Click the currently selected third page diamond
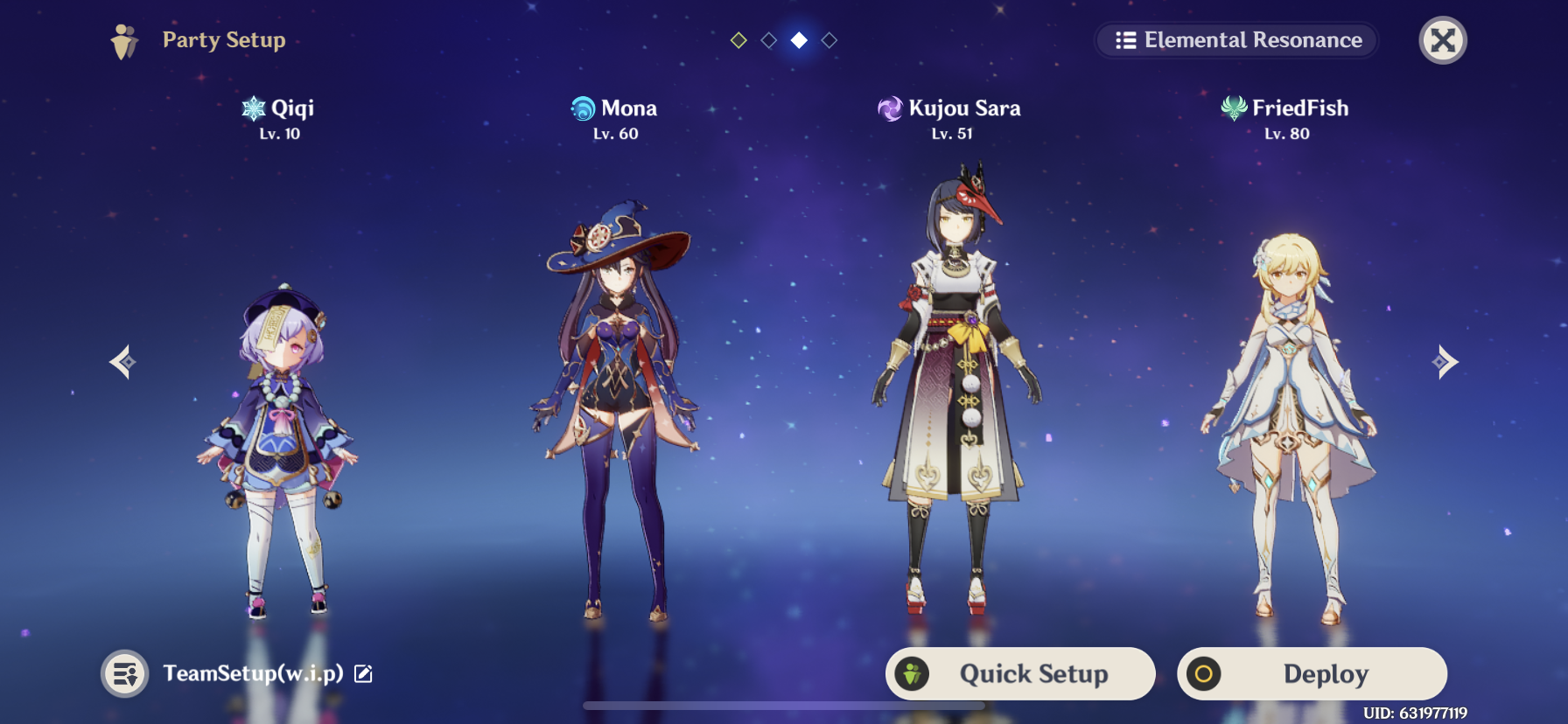This screenshot has width=1568, height=724. (799, 39)
